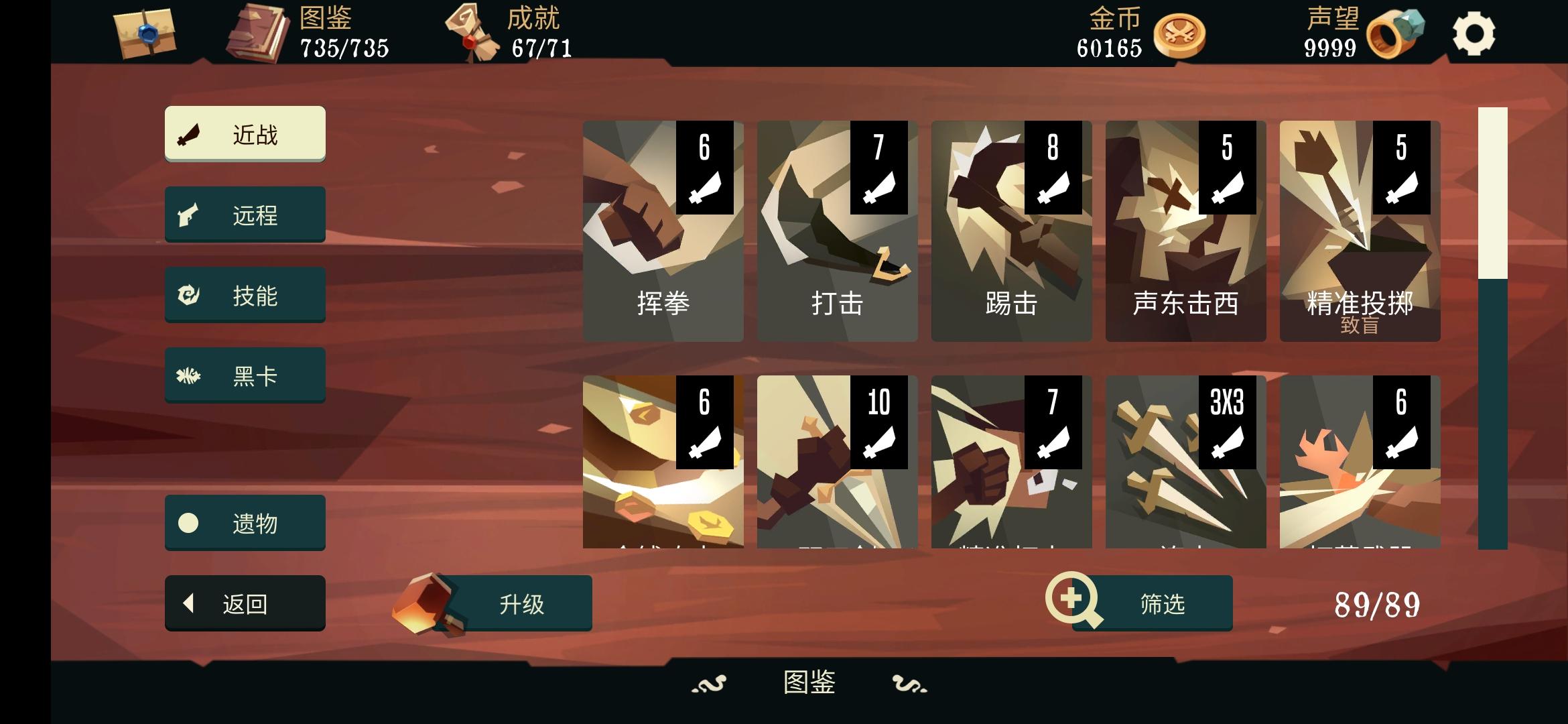Open the 黑卡 category
This screenshot has width=1568, height=724.
245,374
